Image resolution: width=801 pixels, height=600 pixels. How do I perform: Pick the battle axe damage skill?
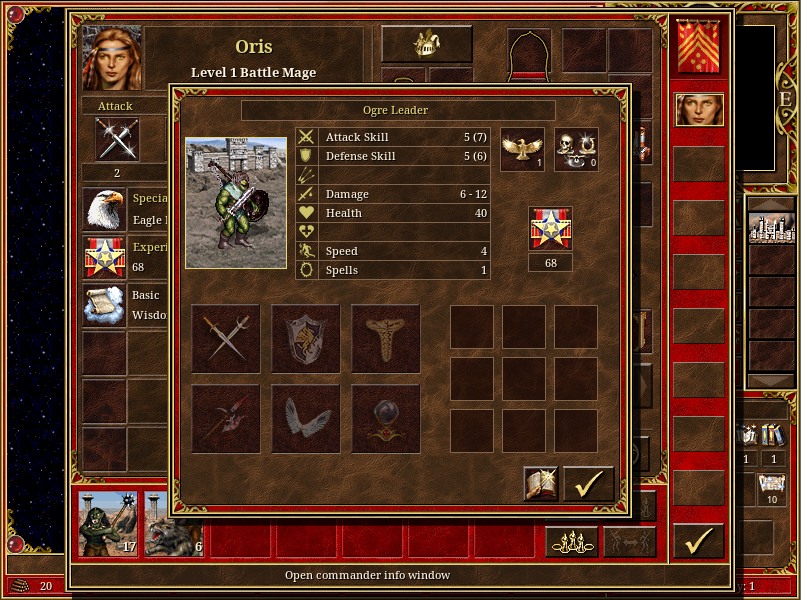point(226,419)
